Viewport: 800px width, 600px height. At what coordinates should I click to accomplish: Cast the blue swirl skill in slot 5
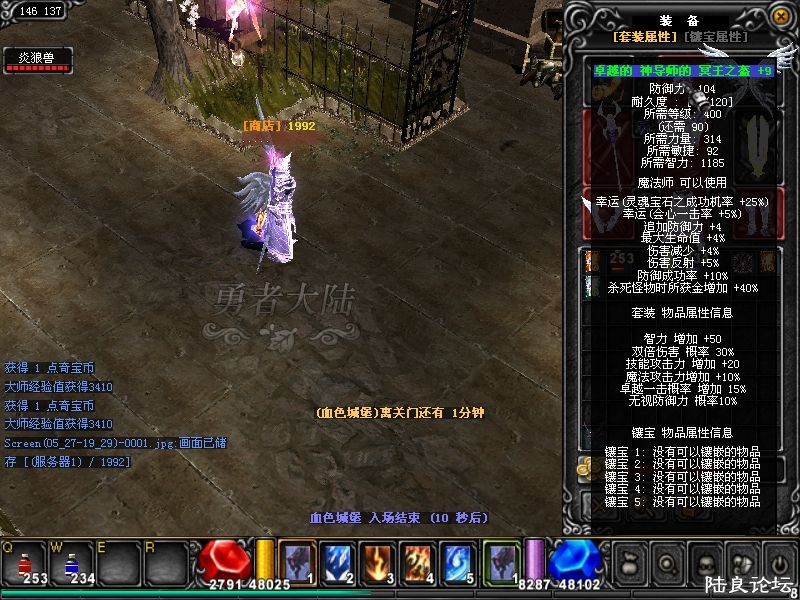(x=458, y=561)
